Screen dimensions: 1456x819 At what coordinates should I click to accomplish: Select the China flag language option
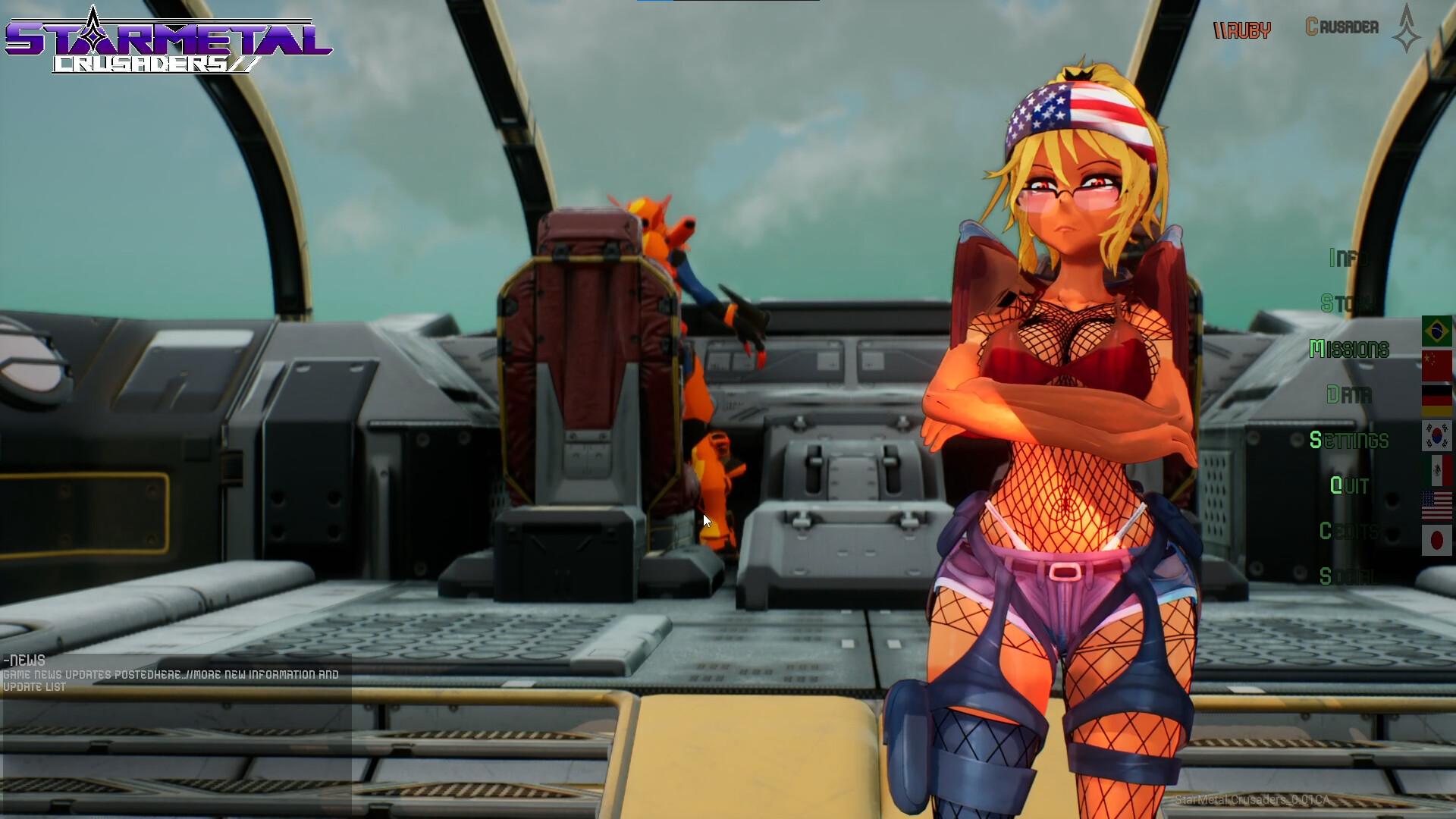coord(1436,366)
